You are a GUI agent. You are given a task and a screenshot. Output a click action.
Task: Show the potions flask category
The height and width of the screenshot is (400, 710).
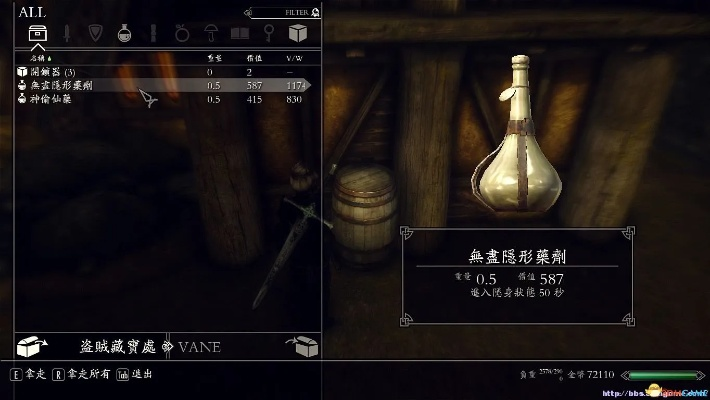(125, 35)
